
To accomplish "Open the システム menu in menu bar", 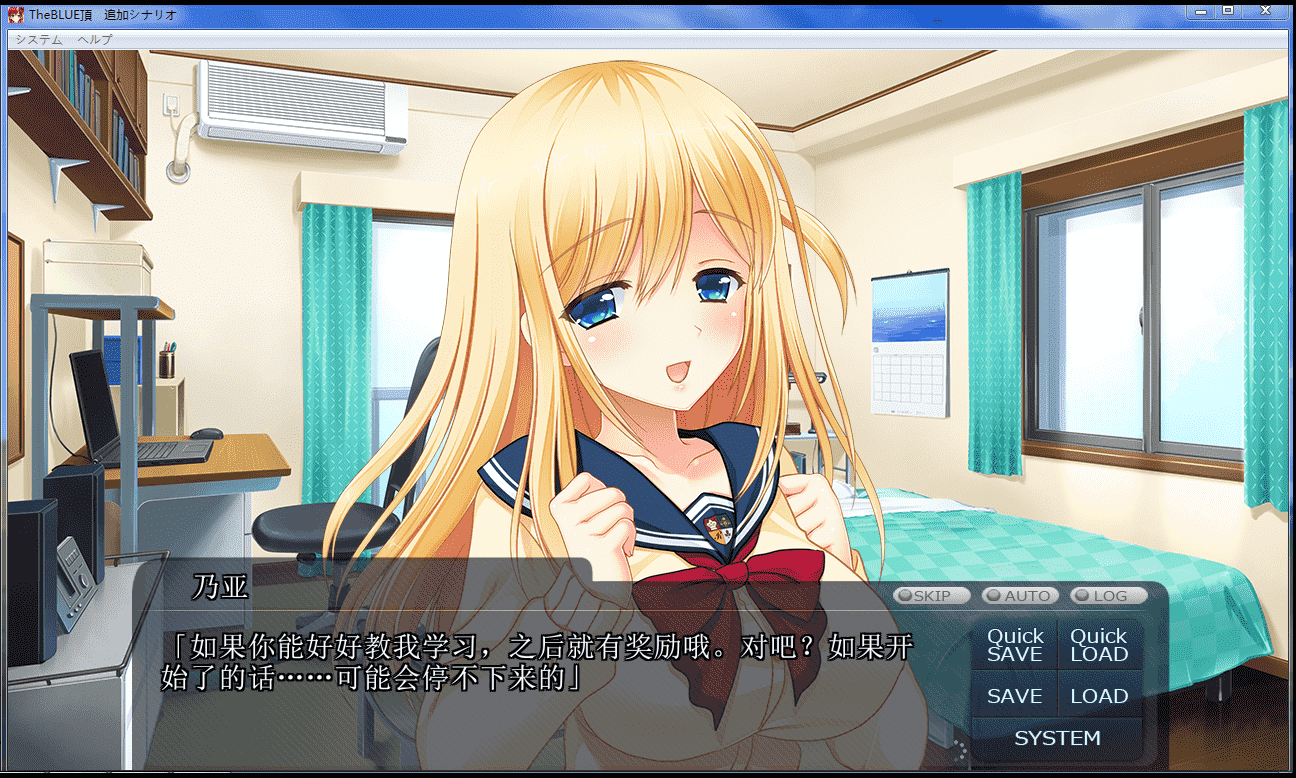I will click(39, 39).
